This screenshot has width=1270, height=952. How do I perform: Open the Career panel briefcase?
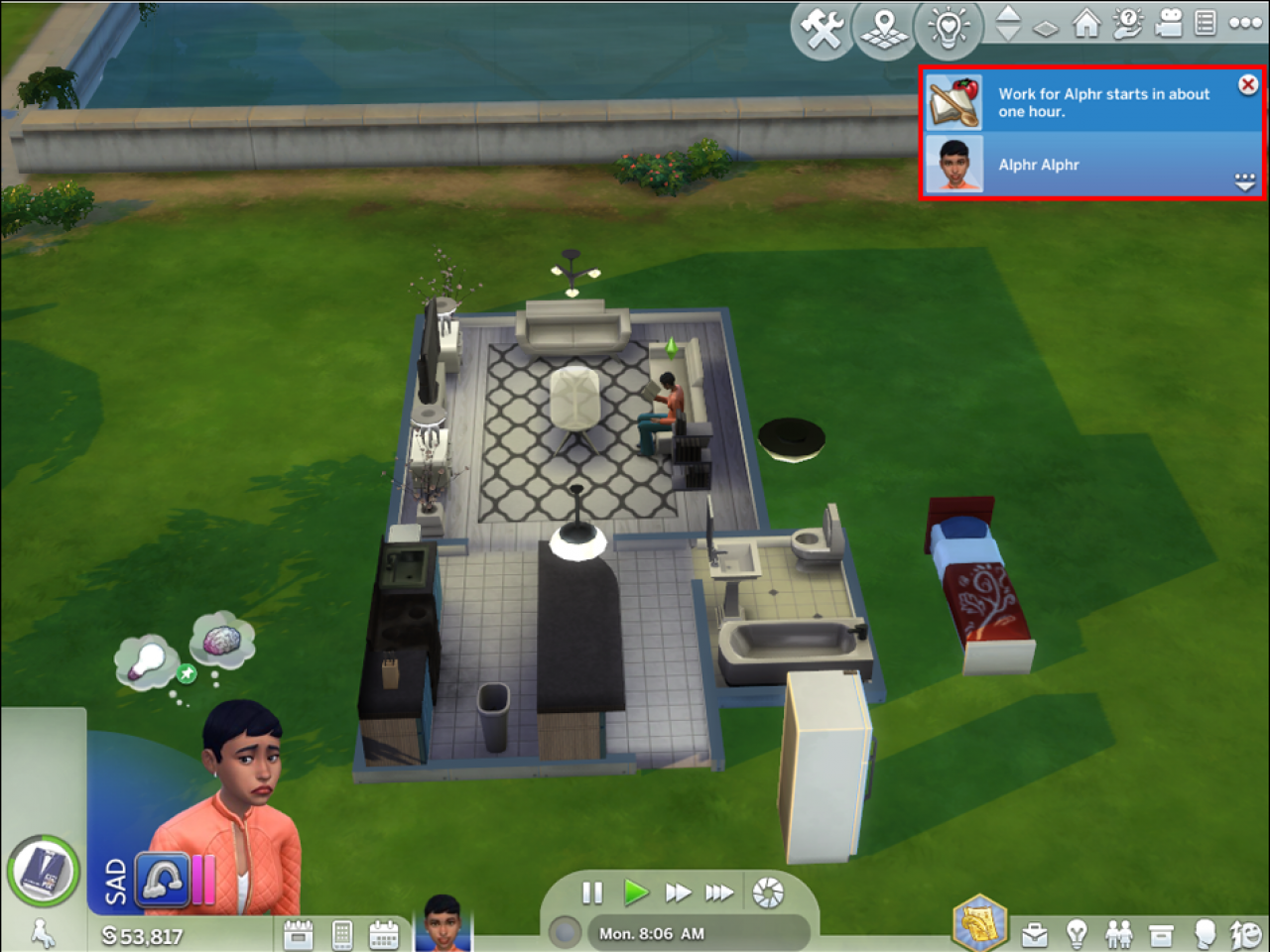(1035, 933)
